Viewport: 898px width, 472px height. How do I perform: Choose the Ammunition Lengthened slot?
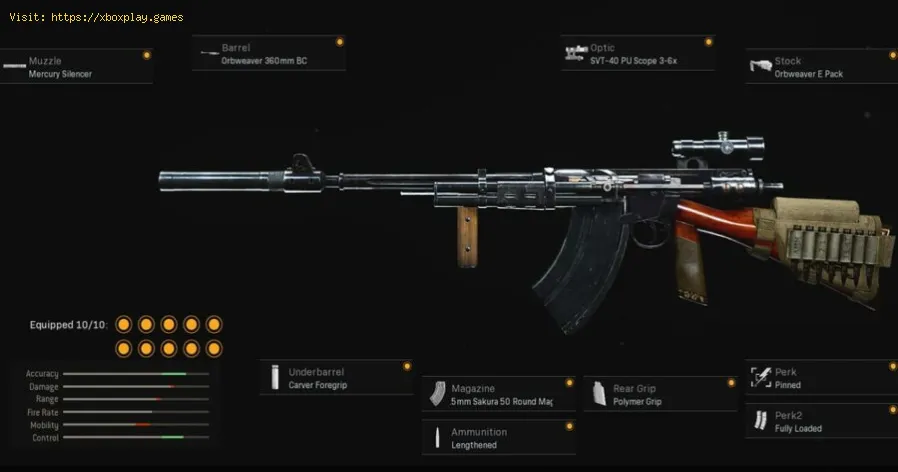pos(497,438)
